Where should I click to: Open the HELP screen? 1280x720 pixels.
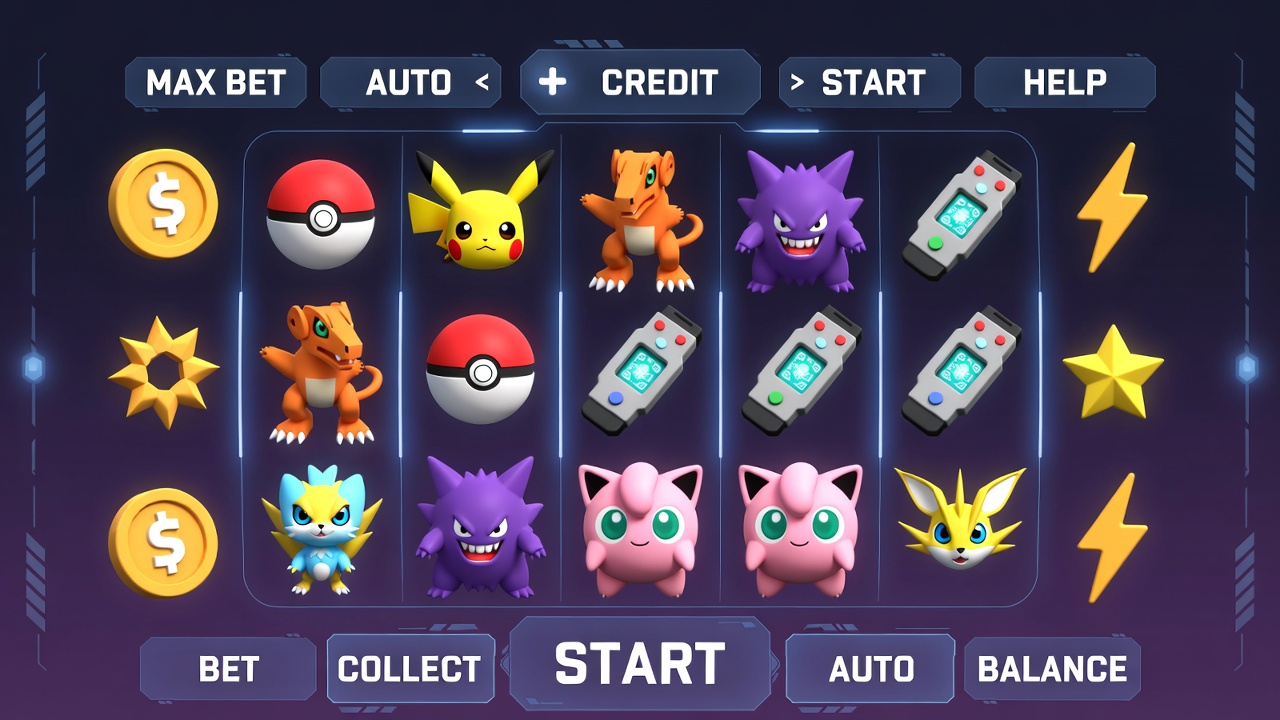1064,83
